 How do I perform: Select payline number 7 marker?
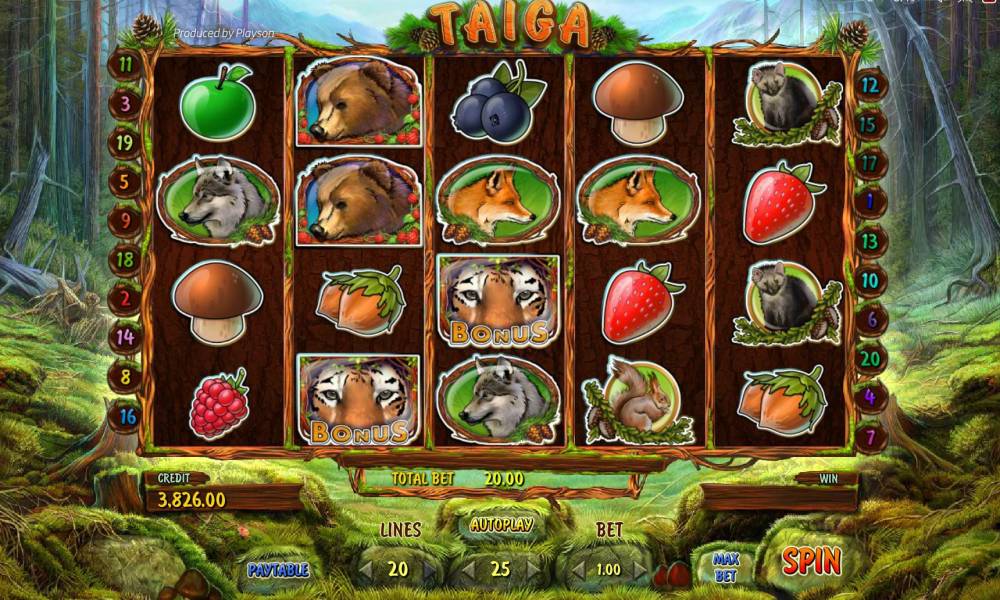870,437
